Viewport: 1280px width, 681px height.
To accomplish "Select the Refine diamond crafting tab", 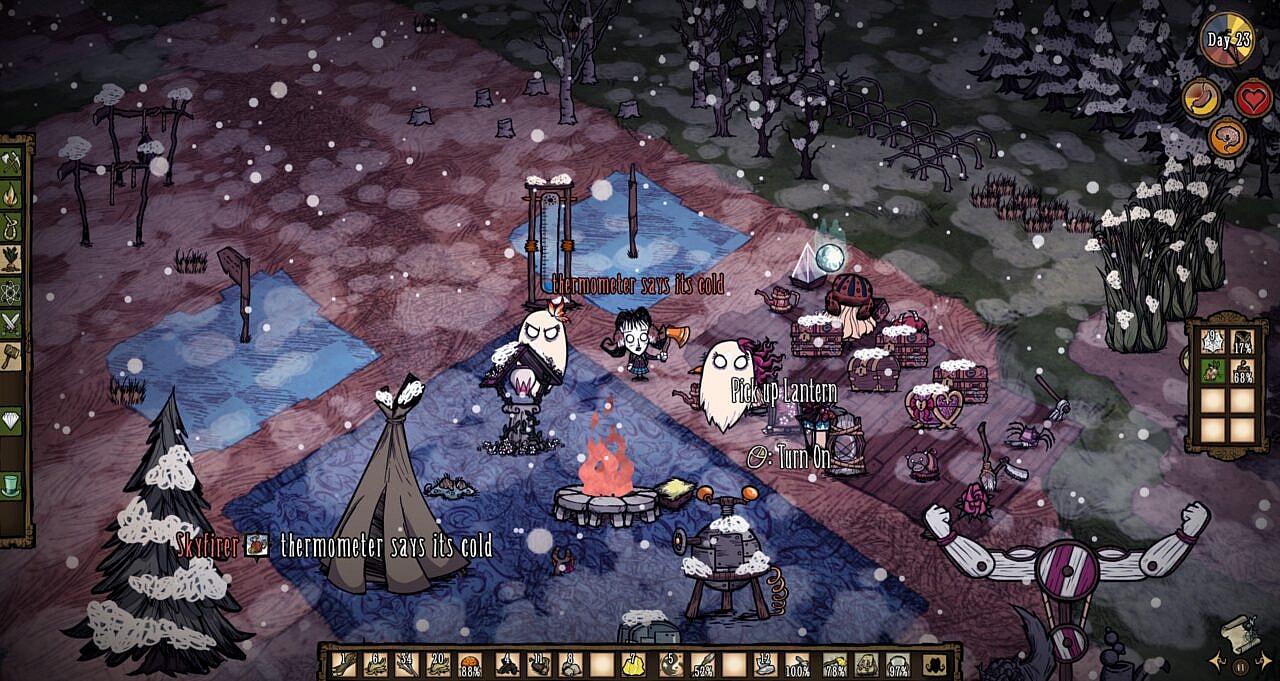I will [11, 421].
